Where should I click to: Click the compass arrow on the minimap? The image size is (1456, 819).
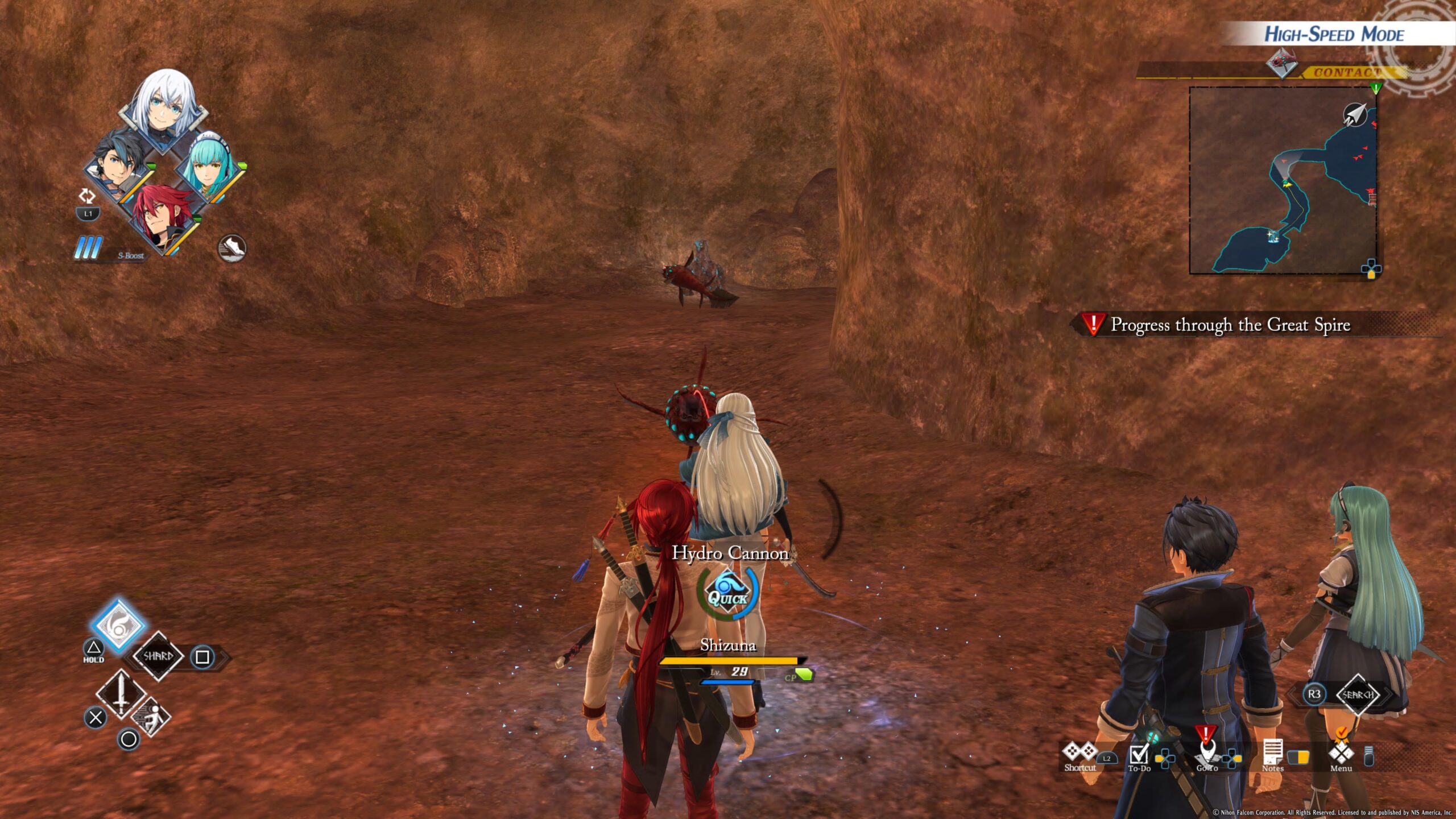[1355, 115]
